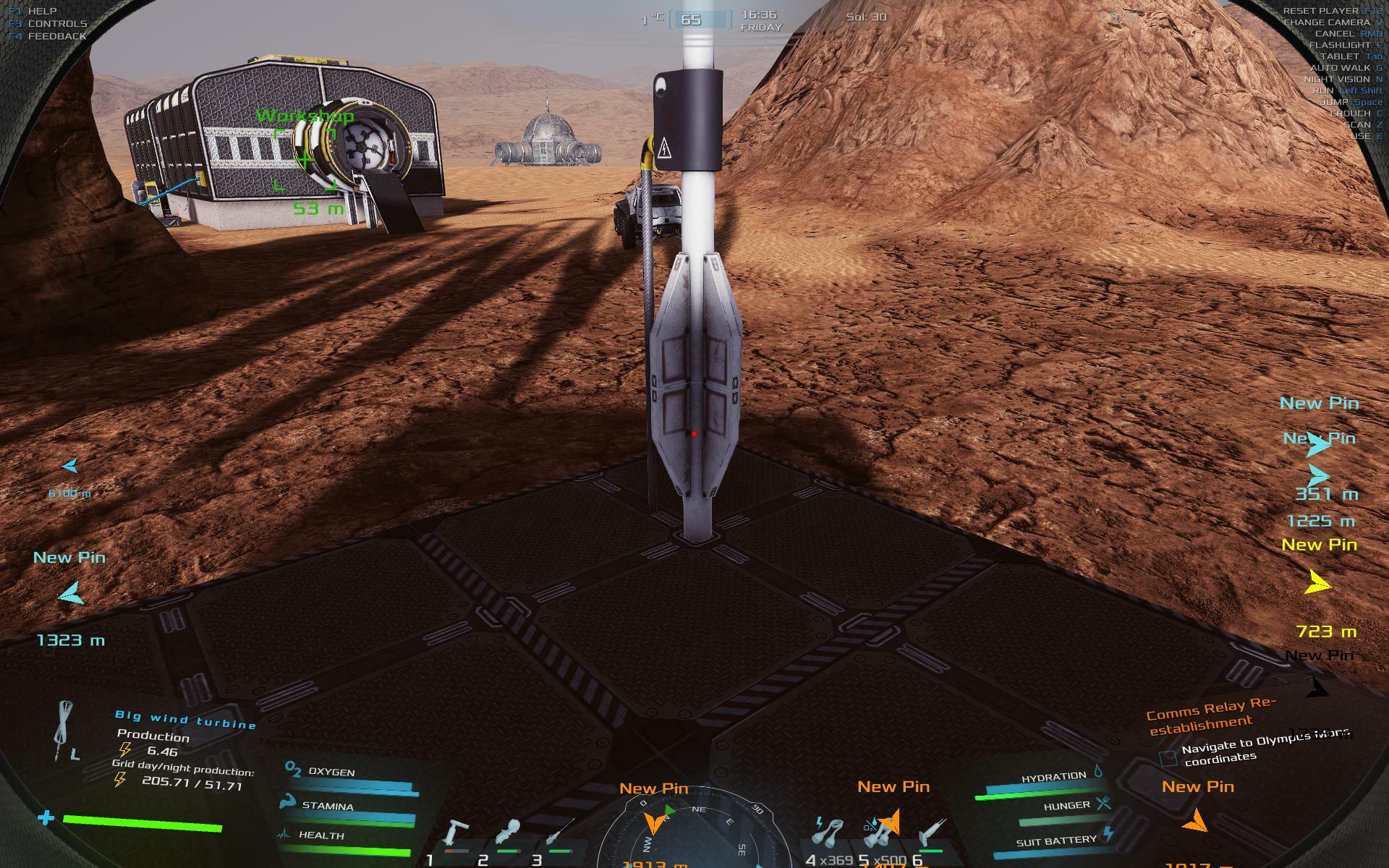The image size is (1389, 868).
Task: Select hotbar slot 2 handheld tool
Action: (x=509, y=833)
